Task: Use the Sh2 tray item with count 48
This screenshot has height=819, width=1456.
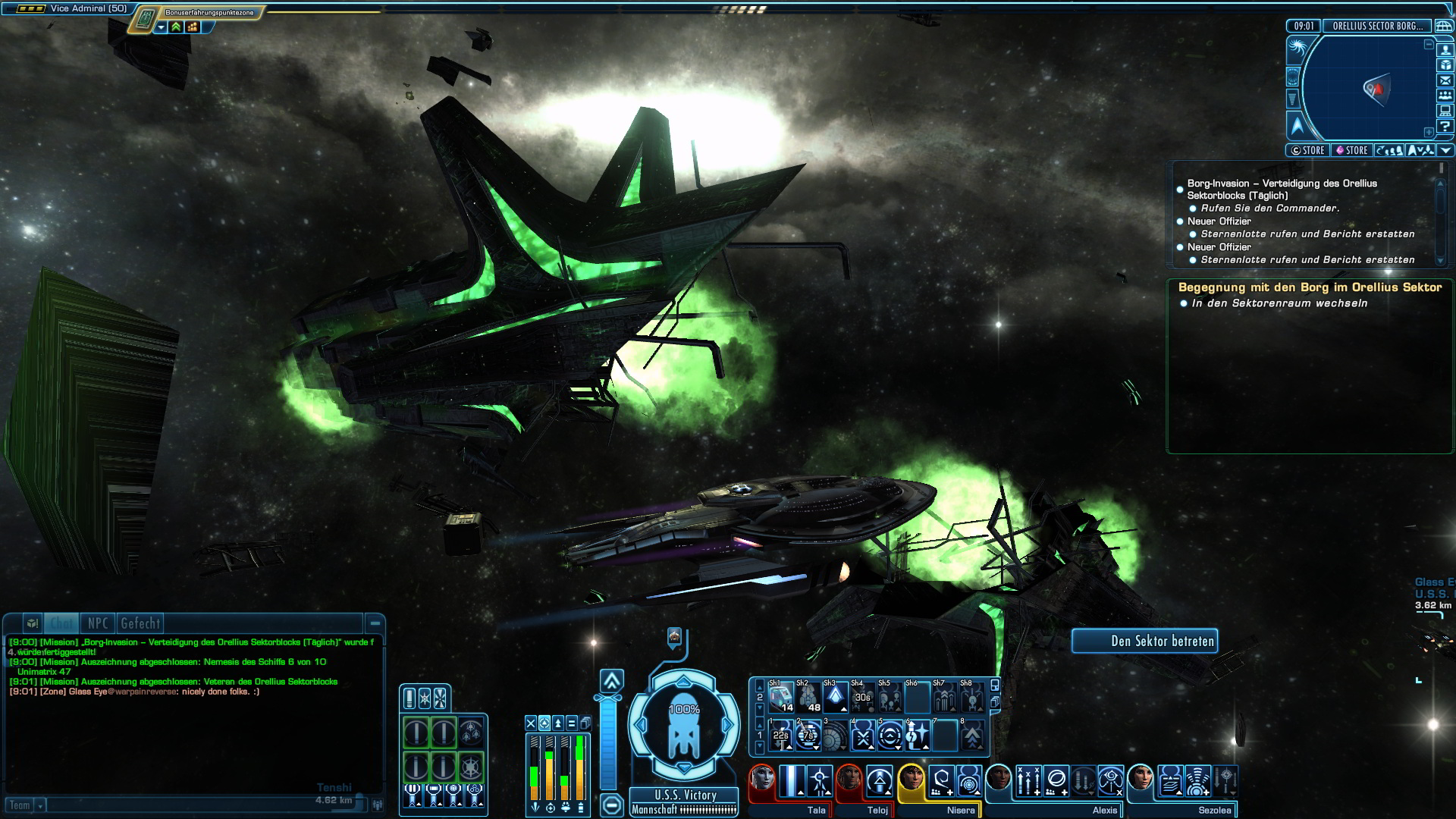Action: pyautogui.click(x=808, y=697)
